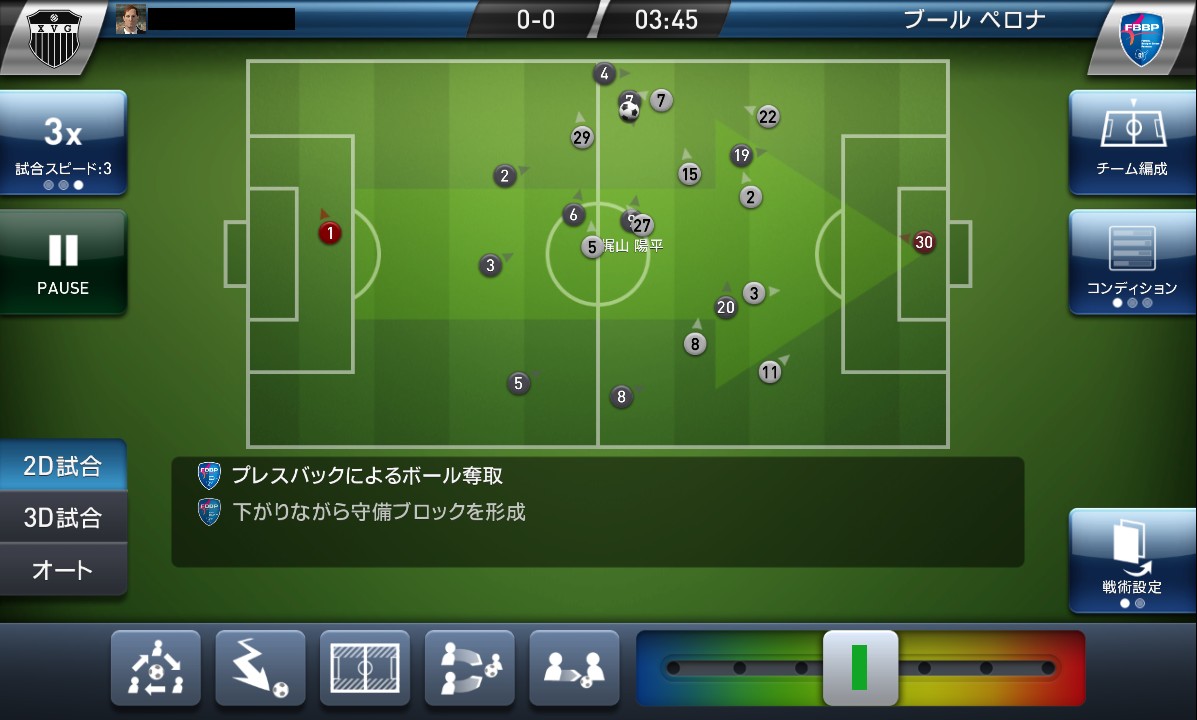Select goalkeeper number 1 on the pitch
This screenshot has width=1197, height=720.
tap(330, 233)
